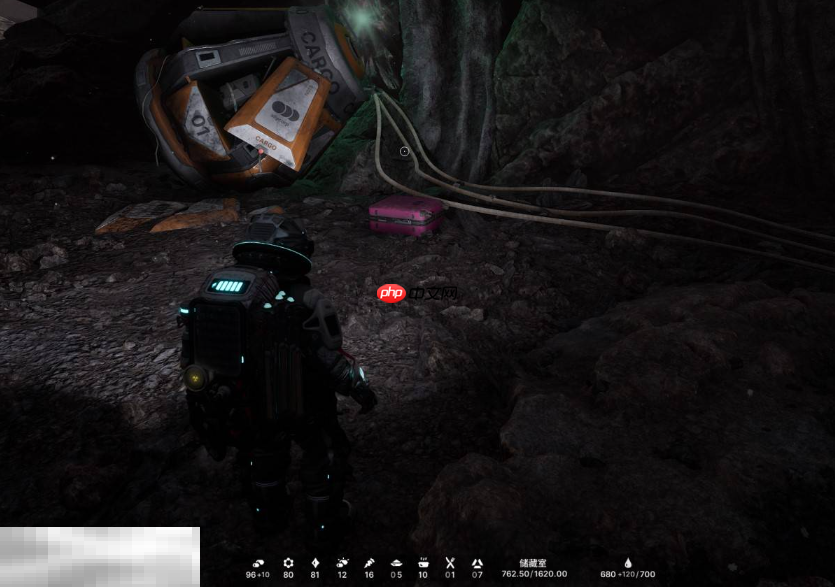Select the sun and cloud icon

(x=343, y=563)
